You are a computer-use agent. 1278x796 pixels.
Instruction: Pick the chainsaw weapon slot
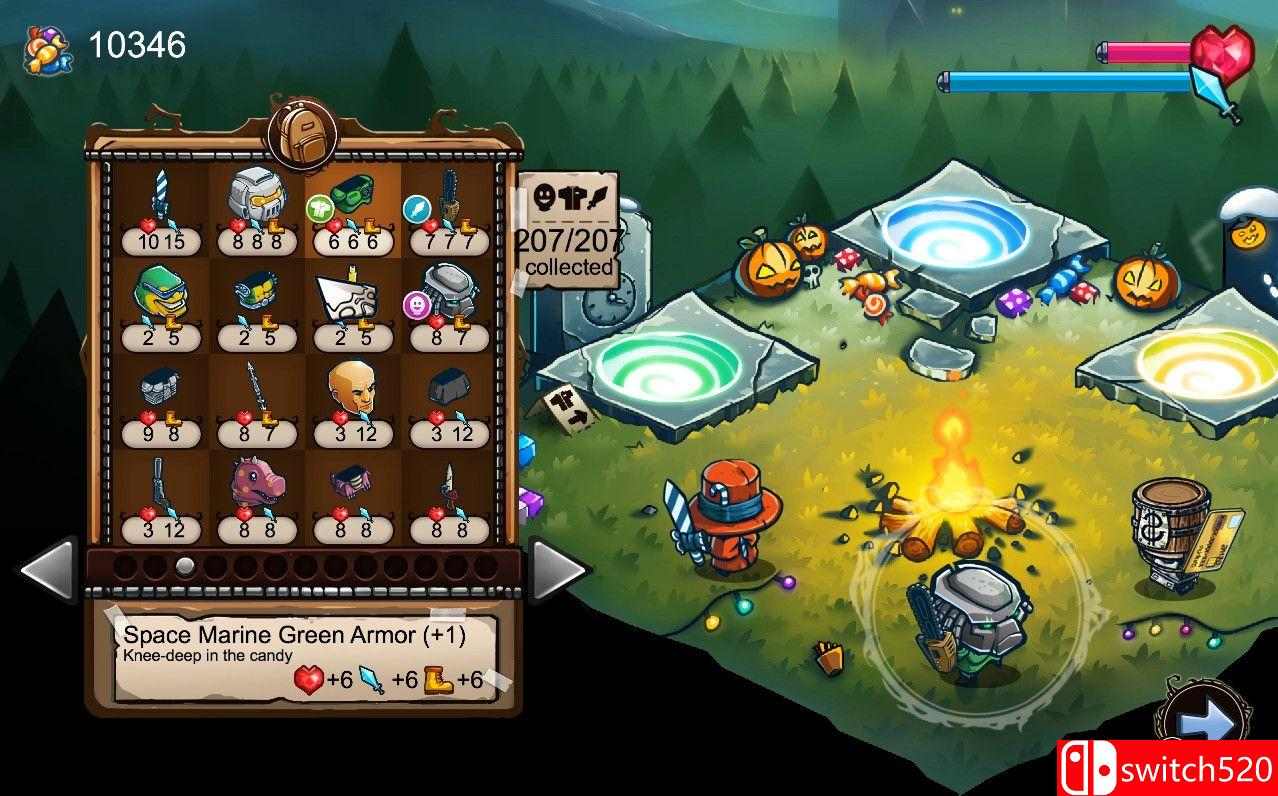pos(447,207)
